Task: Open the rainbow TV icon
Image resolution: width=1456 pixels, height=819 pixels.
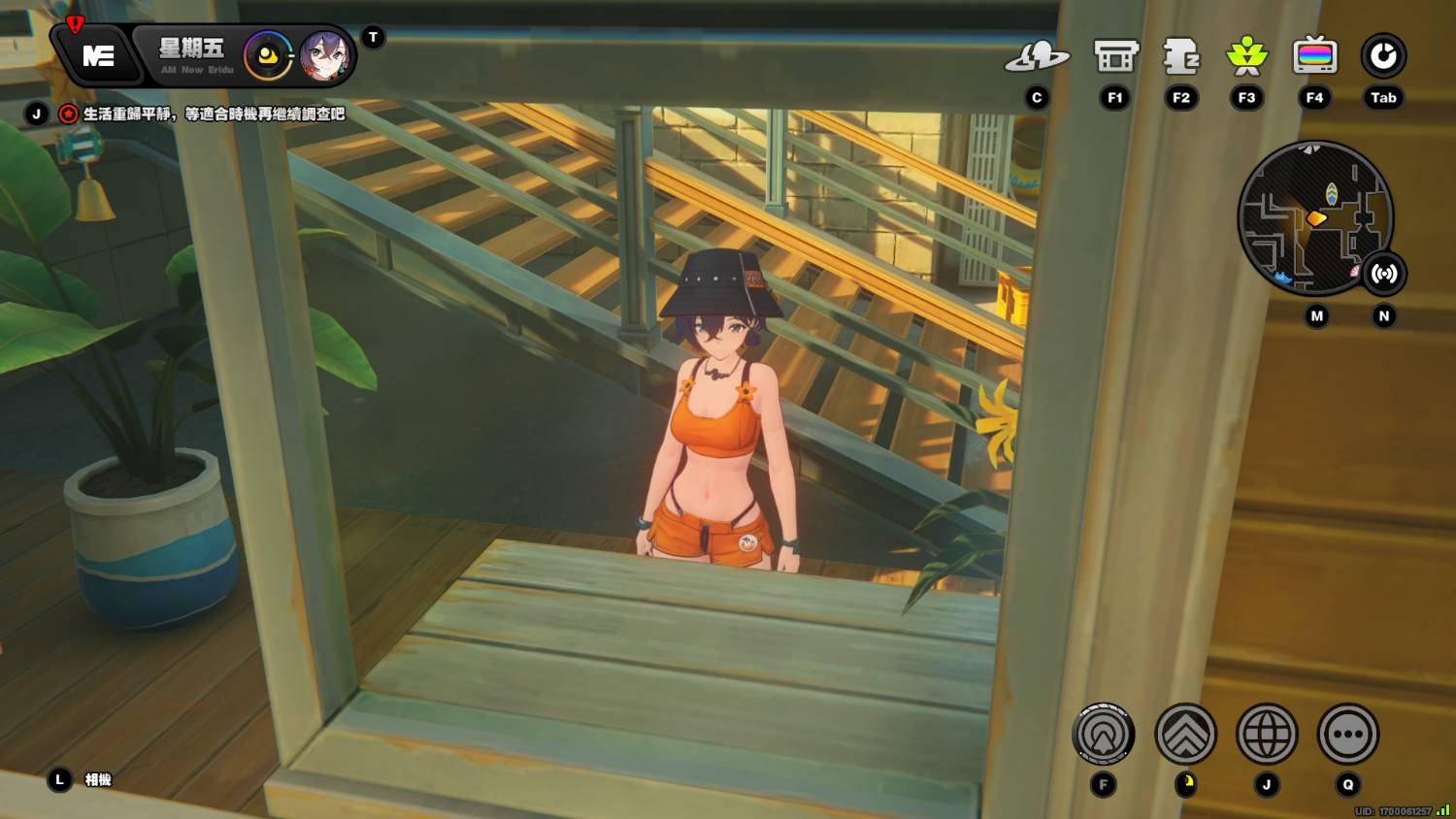Action: click(x=1314, y=57)
